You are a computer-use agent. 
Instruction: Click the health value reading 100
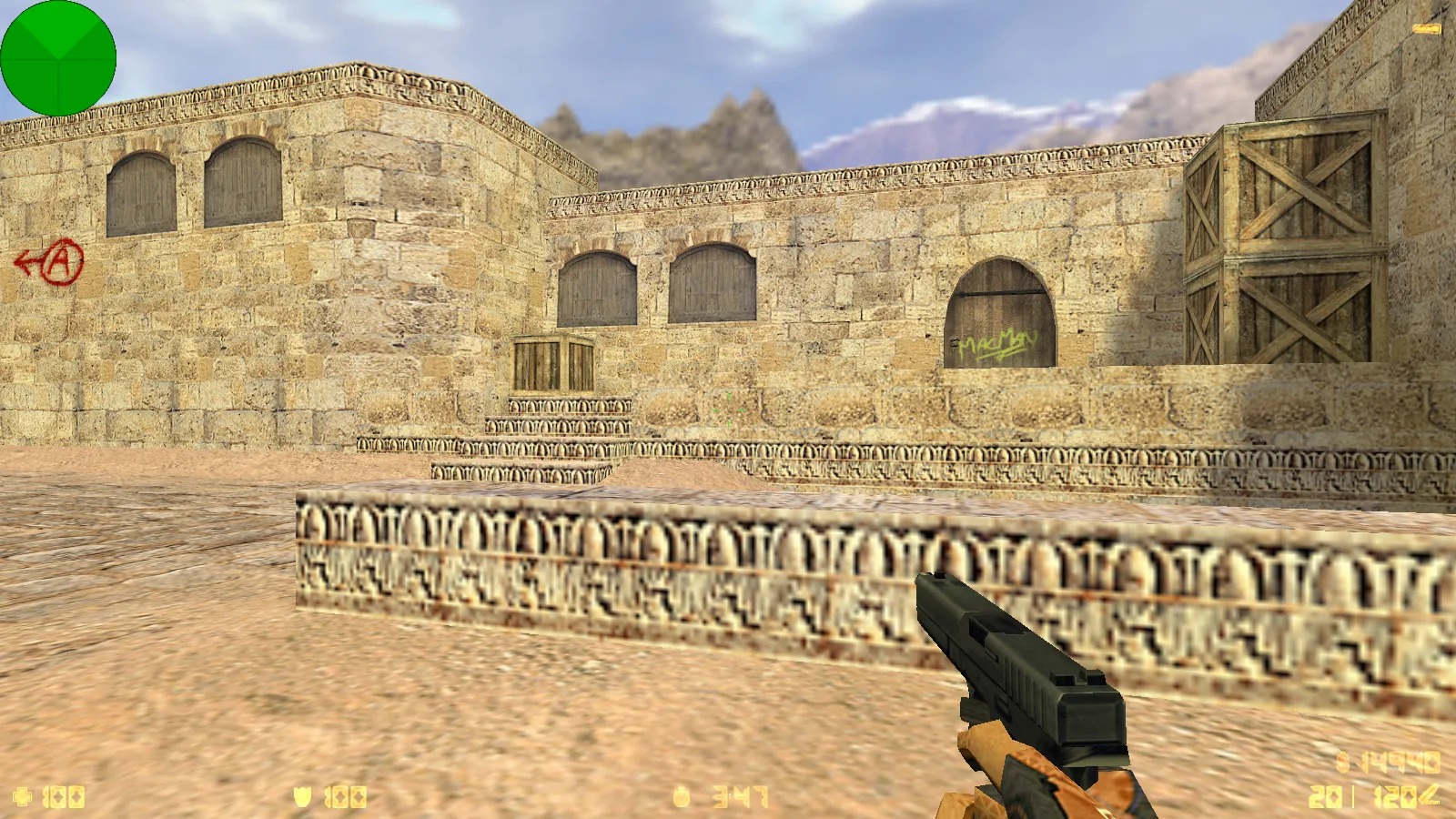(x=66, y=795)
